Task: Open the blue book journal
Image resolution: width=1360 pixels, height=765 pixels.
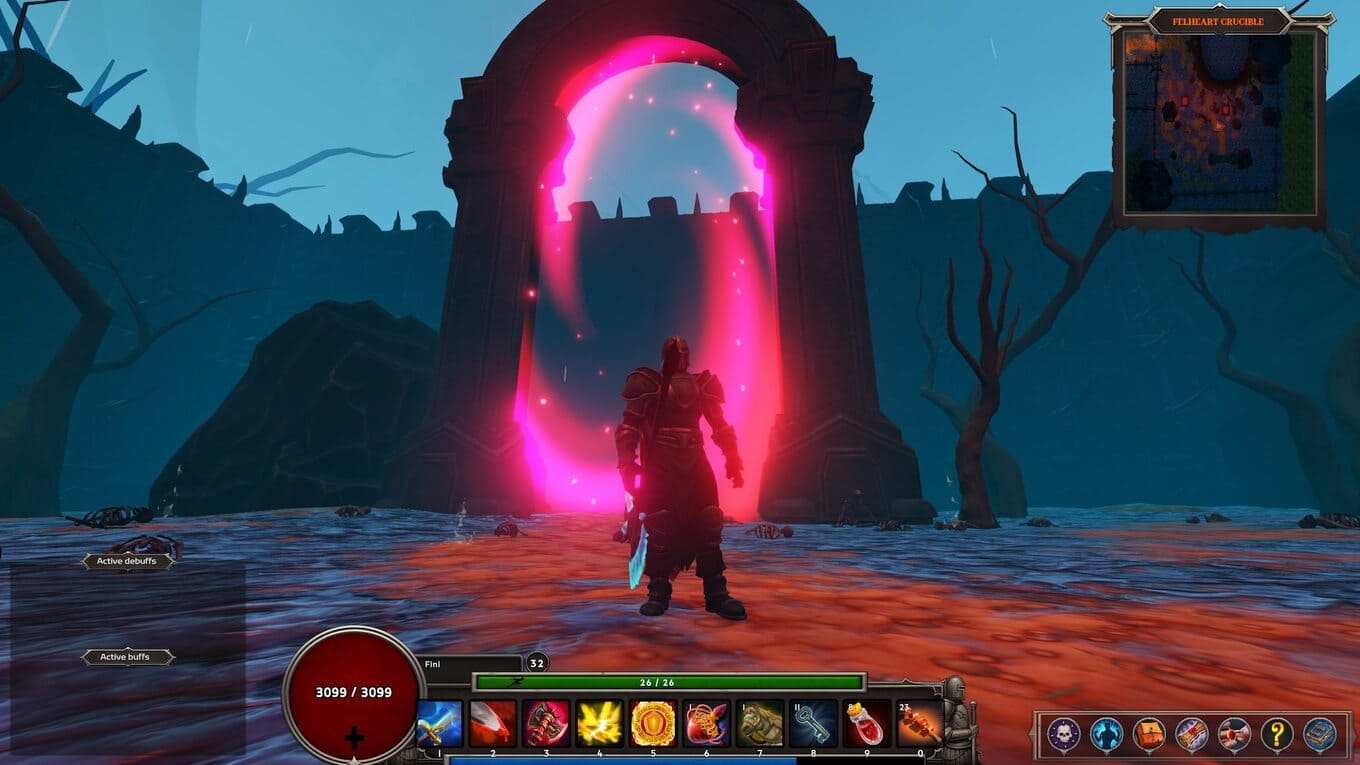Action: pyautogui.click(x=1319, y=735)
